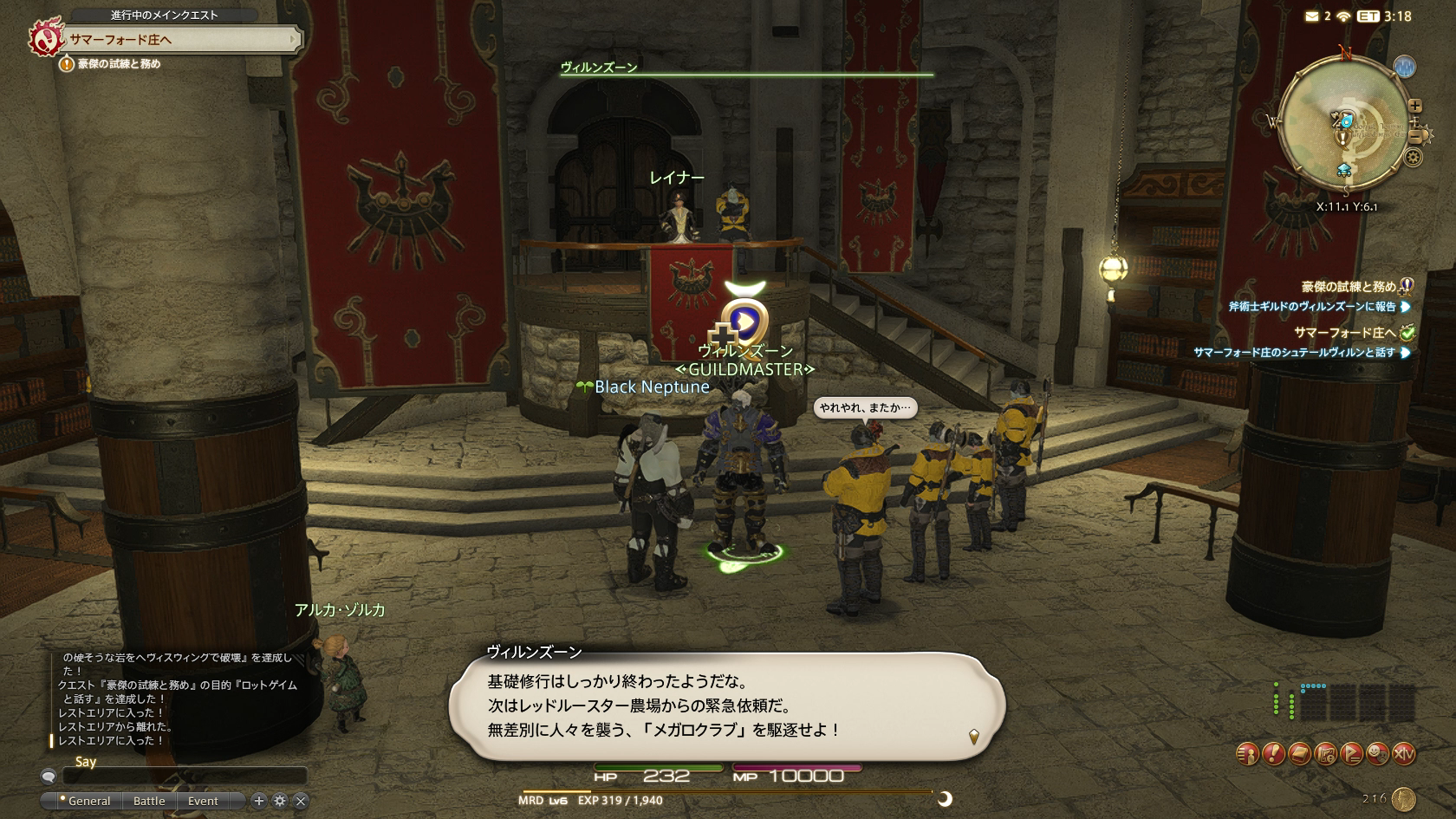Image resolution: width=1456 pixels, height=819 pixels.
Task: Open the XIV System menu icon
Action: 1403,754
